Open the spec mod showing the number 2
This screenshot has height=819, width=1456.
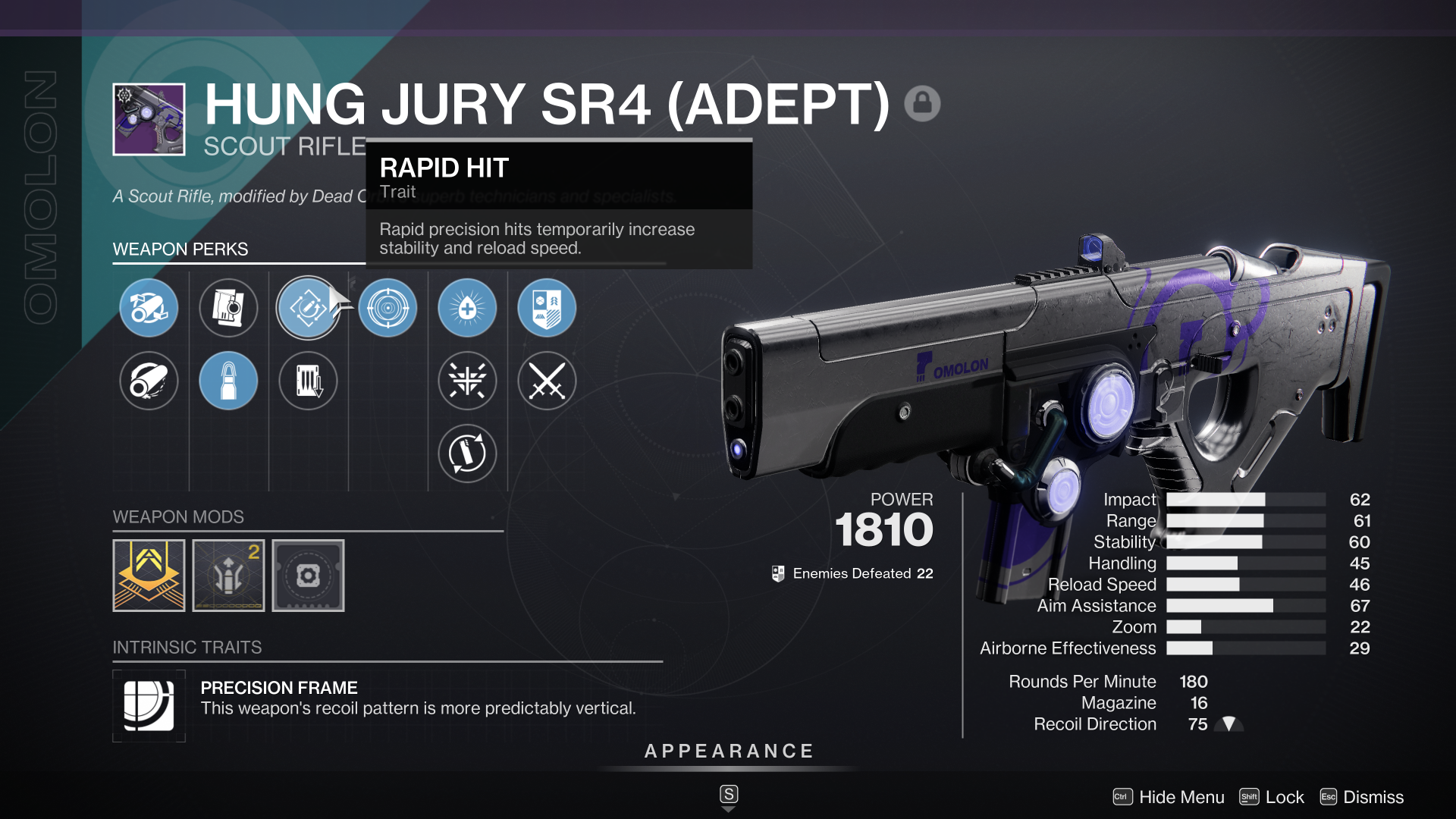228,575
